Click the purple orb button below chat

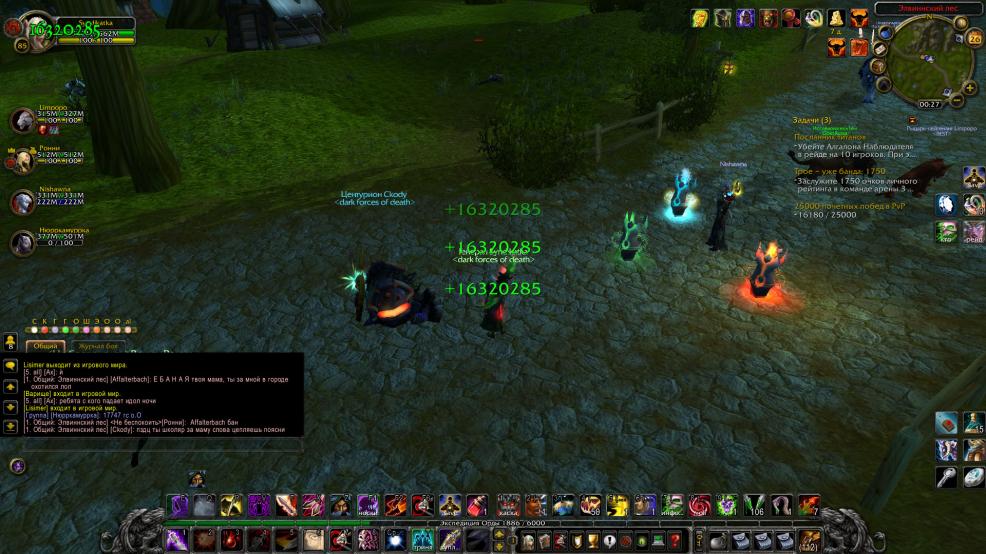[17, 465]
